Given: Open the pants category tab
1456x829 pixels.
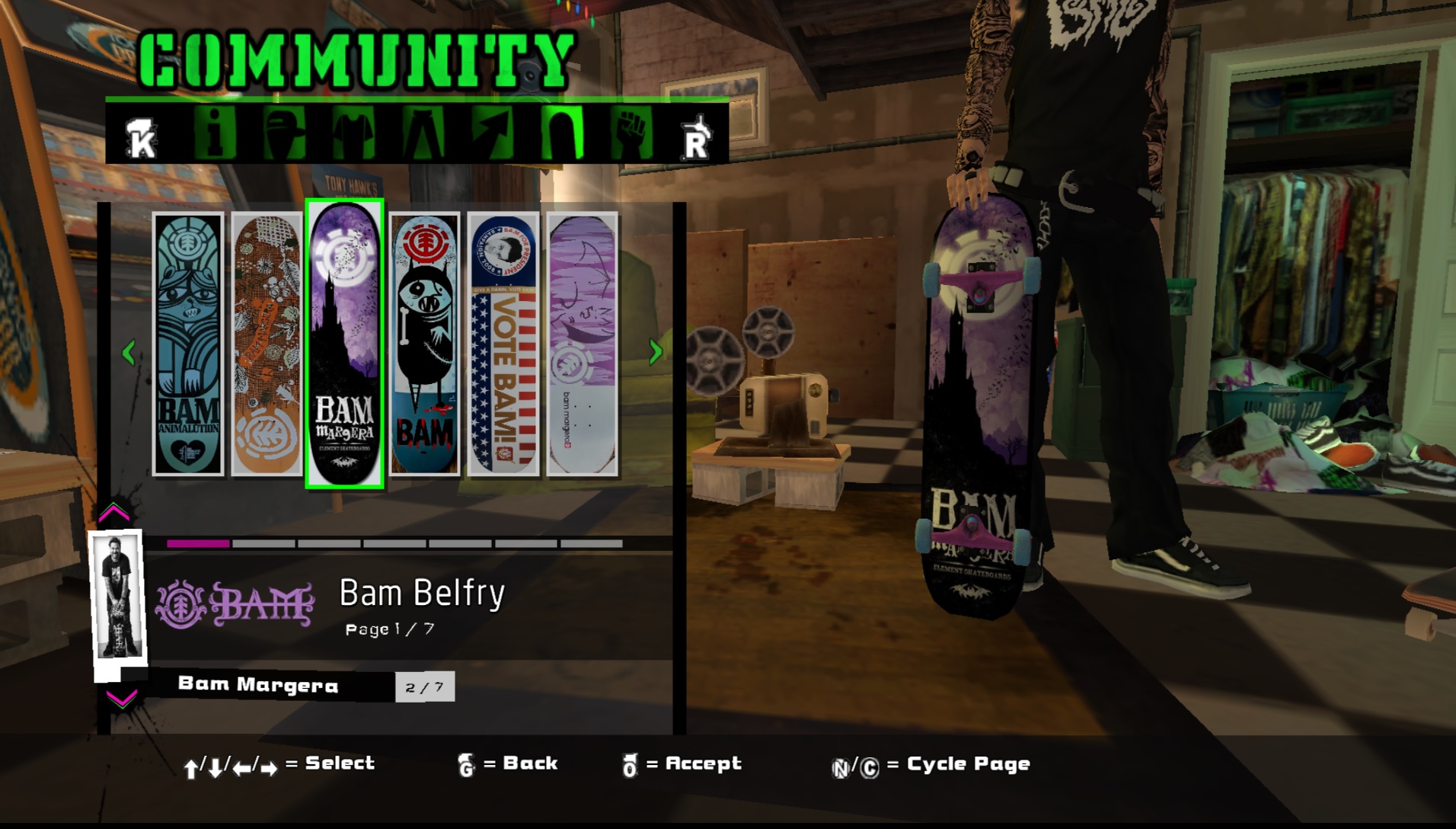Looking at the screenshot, I should [423, 133].
